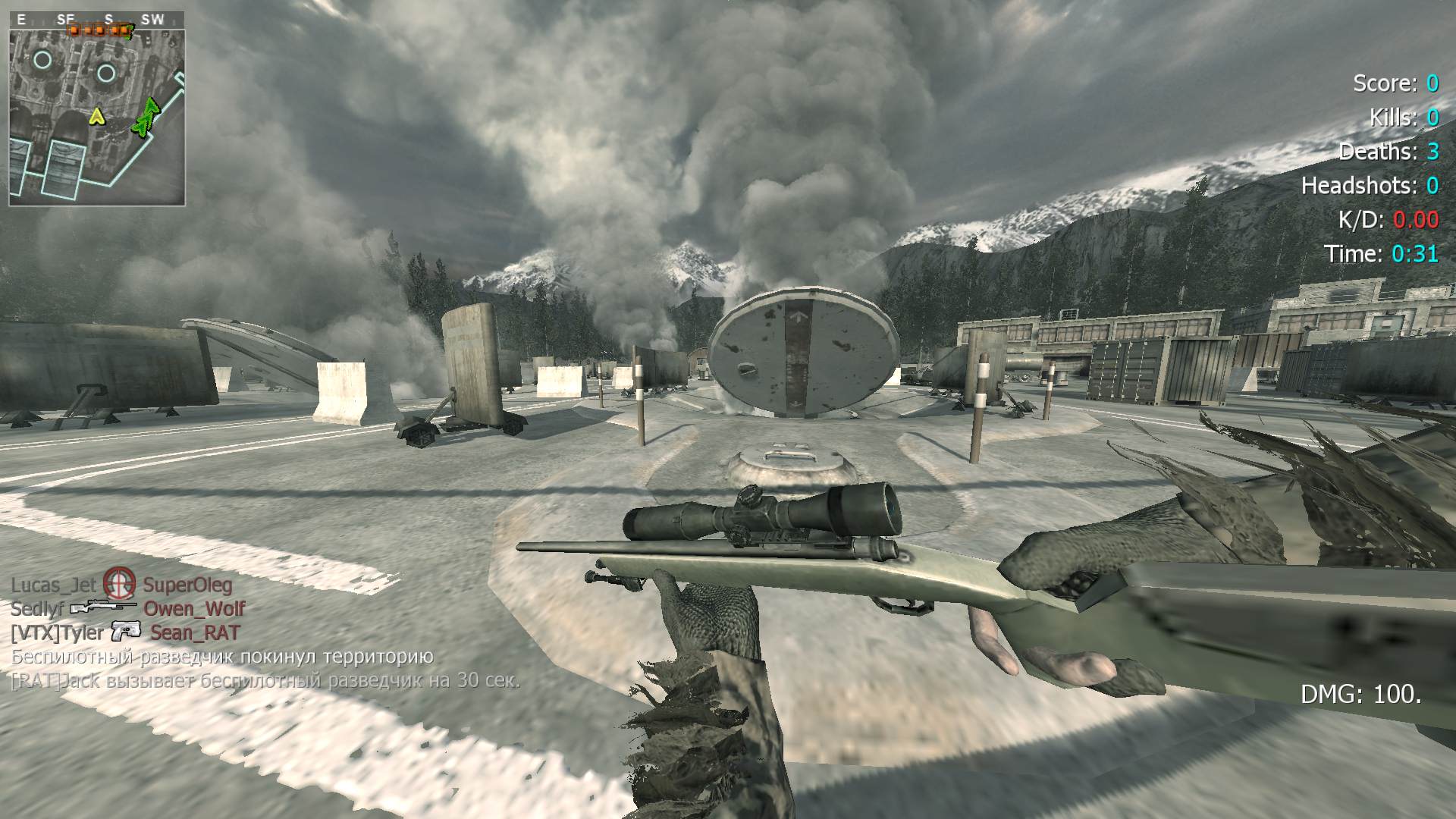This screenshot has width=1456, height=819.
Task: Click the green teammate arrows on the minimap
Action: (x=146, y=118)
